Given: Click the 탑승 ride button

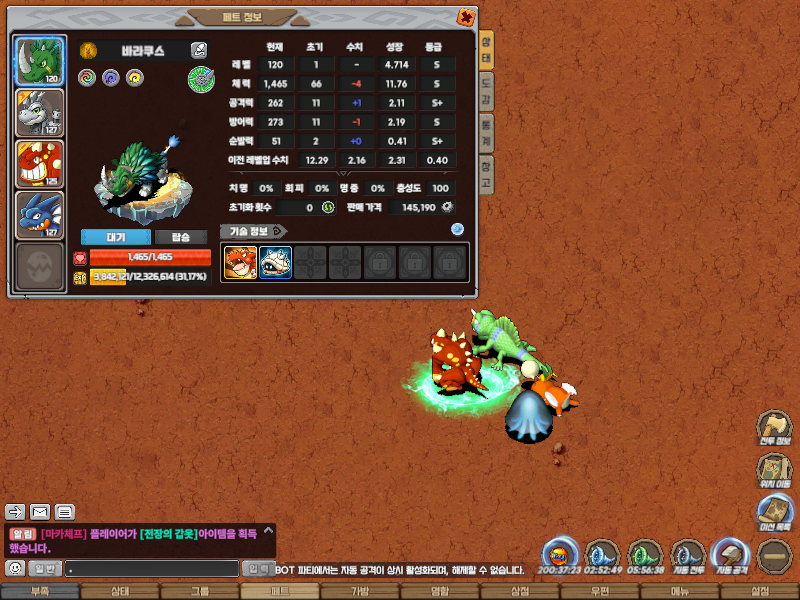Looking at the screenshot, I should pos(181,237).
